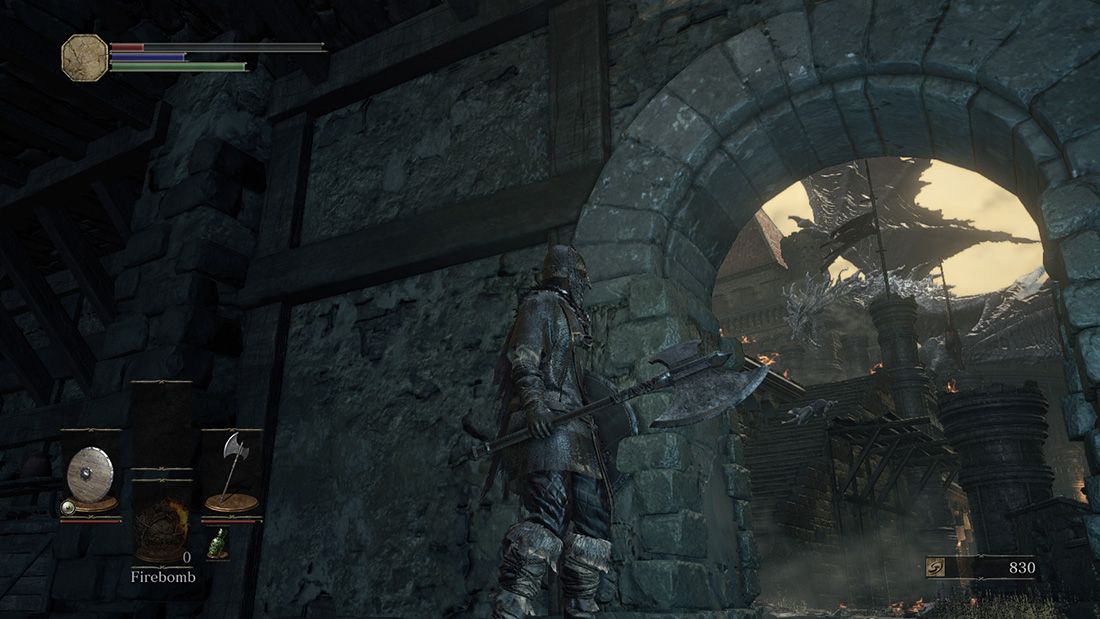1100x619 pixels.
Task: Click the character status emblem
Action: click(84, 57)
